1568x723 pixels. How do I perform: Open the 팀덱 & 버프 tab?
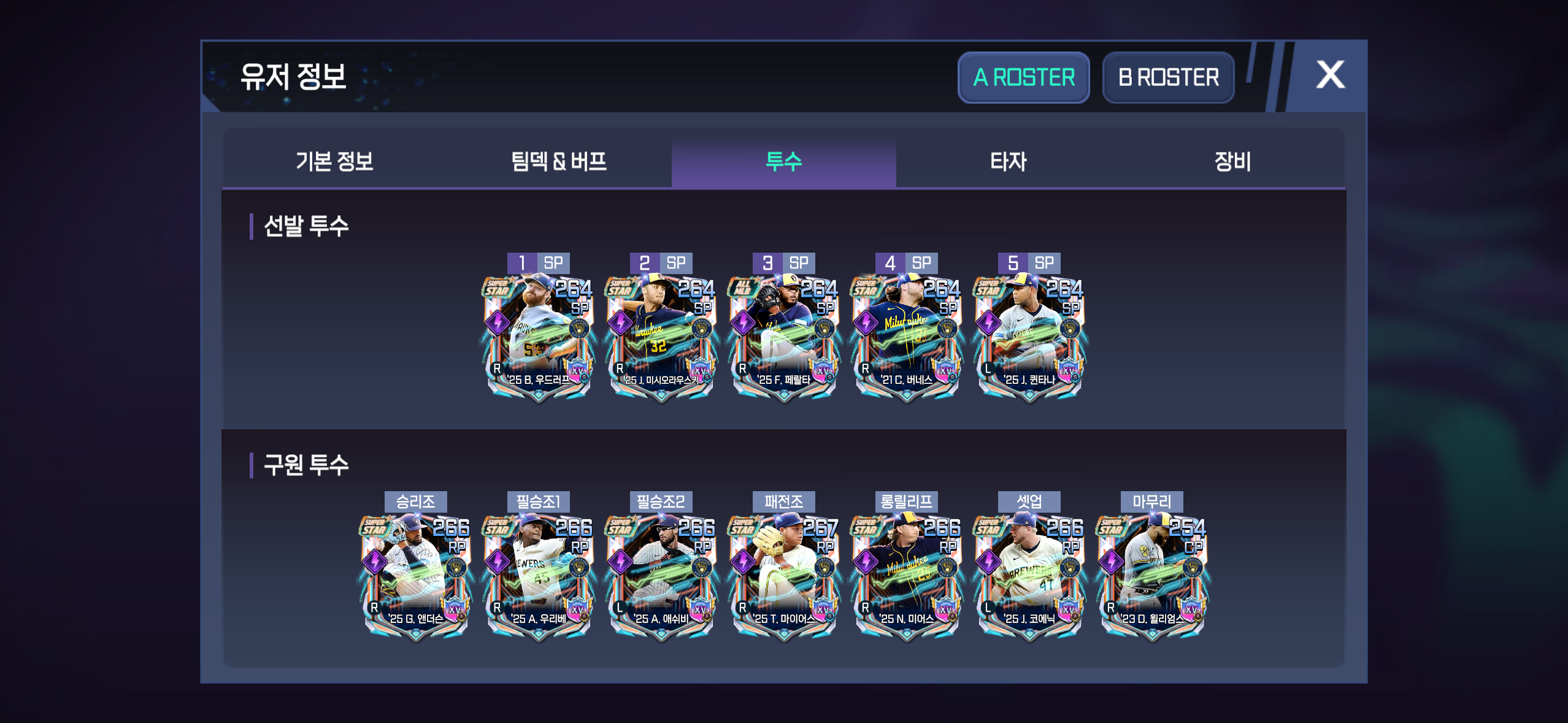pyautogui.click(x=559, y=161)
